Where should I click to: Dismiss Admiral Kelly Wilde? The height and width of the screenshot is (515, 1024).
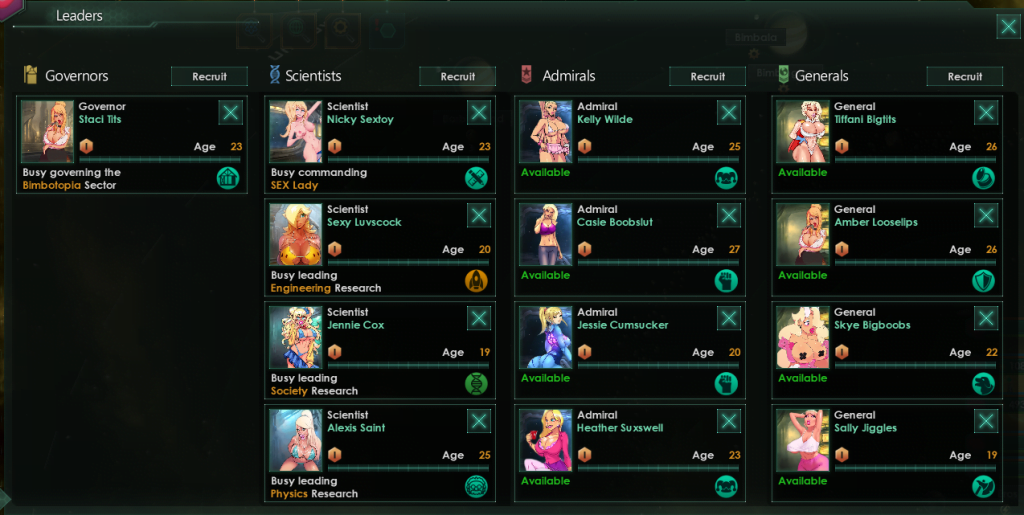pos(728,113)
